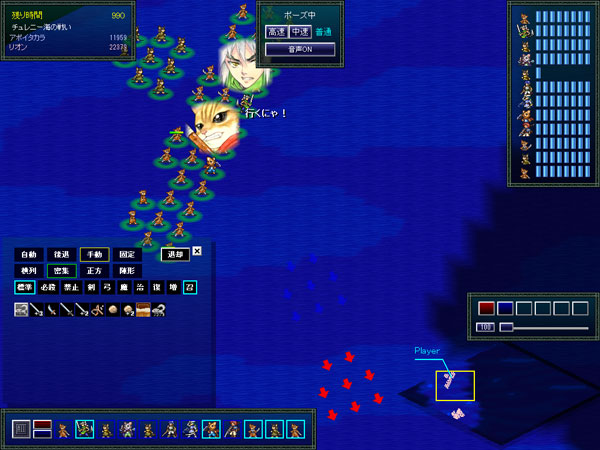Order a 退却 retreat
600x450 pixels.
[x=173, y=254]
